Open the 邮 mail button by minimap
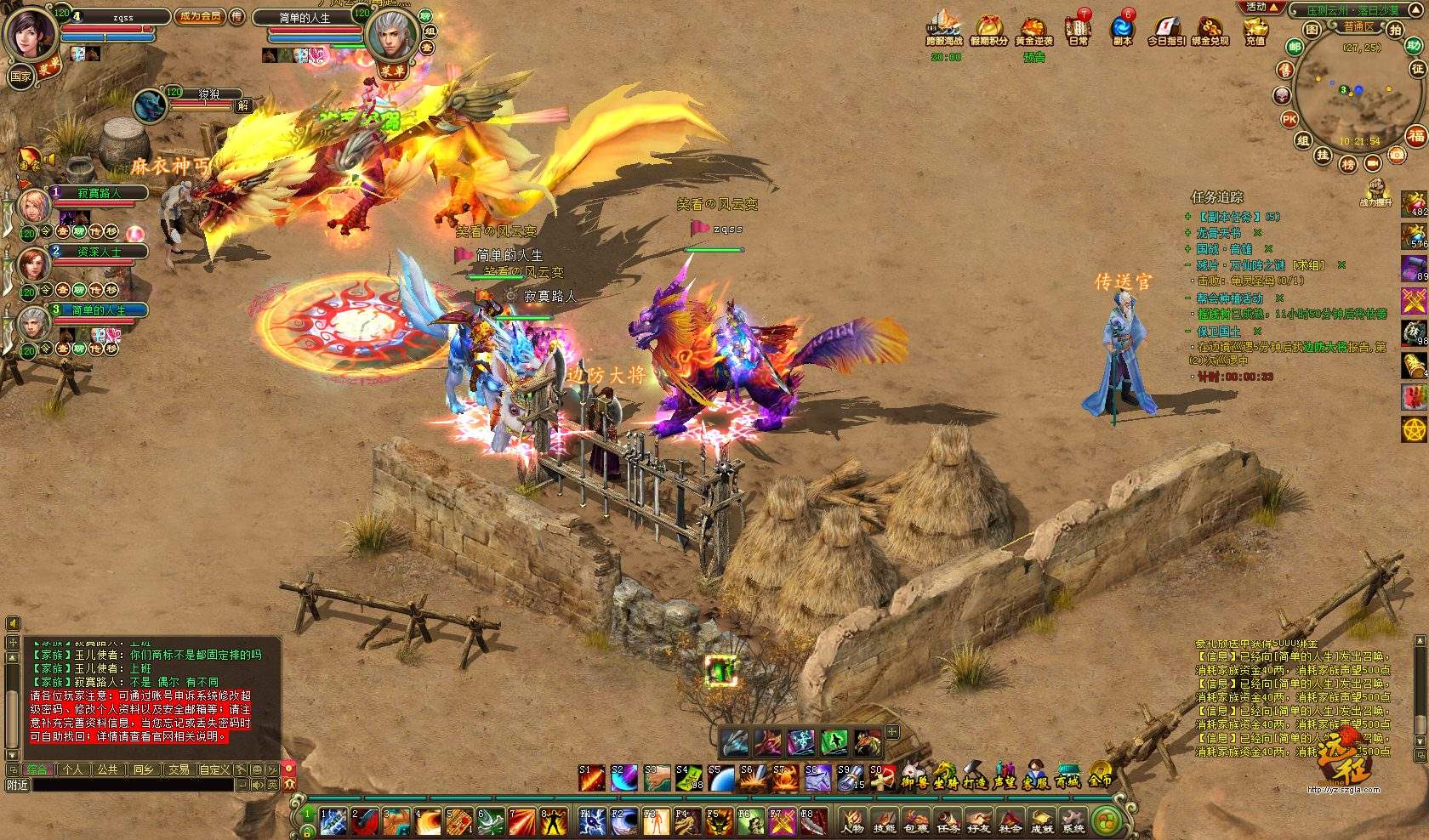Image resolution: width=1429 pixels, height=840 pixels. [x=1295, y=46]
